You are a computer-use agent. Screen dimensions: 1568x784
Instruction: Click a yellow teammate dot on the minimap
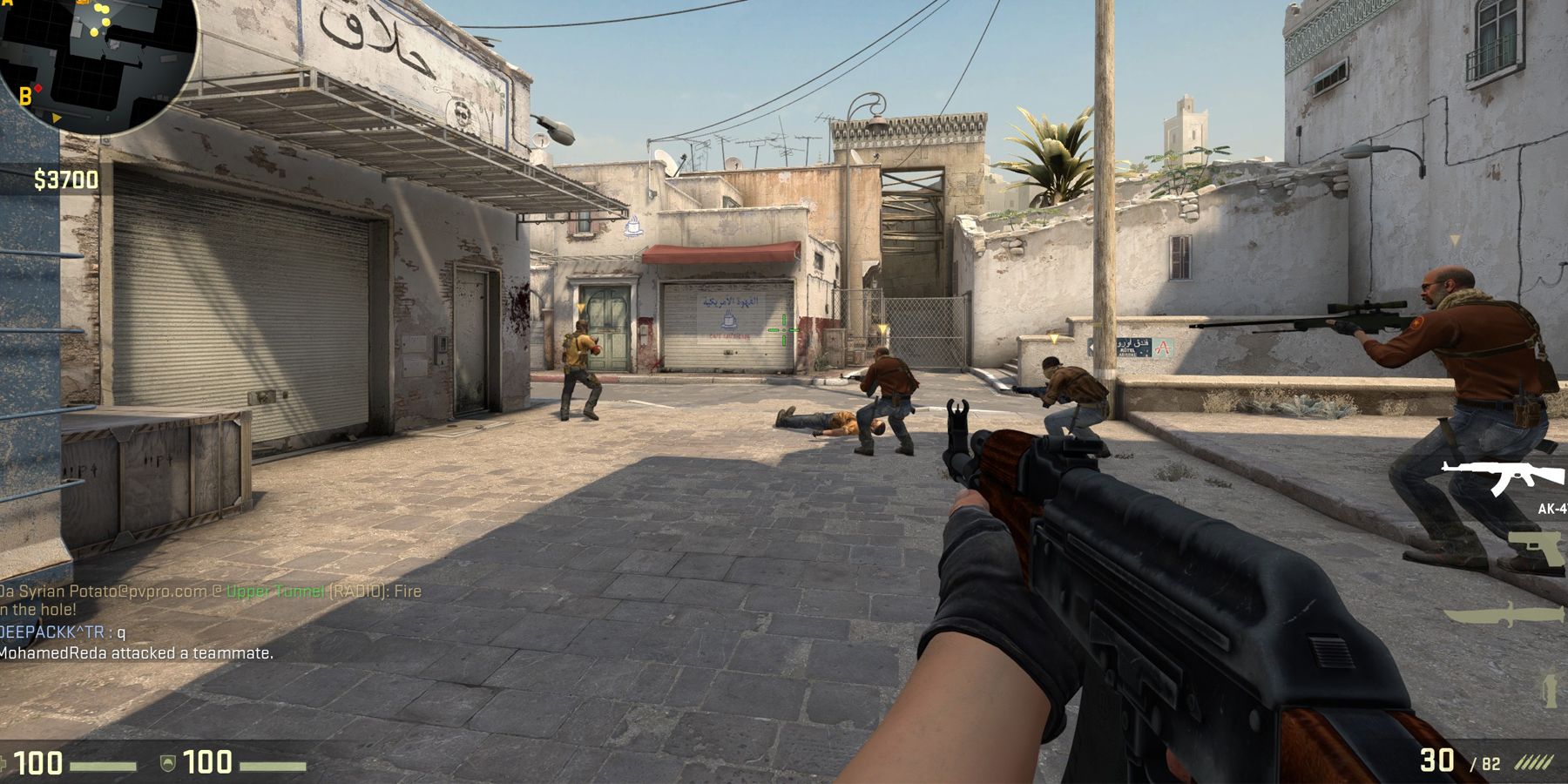99,9
